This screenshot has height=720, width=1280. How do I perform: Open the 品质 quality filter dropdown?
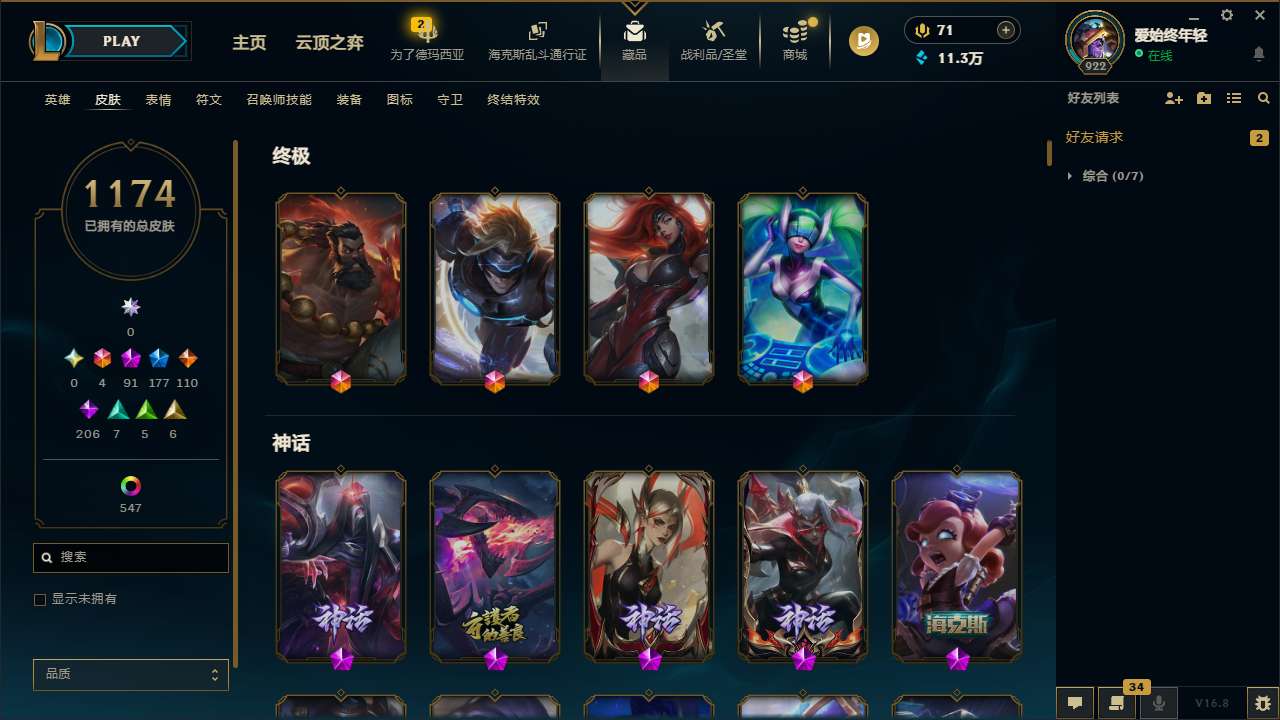click(x=130, y=674)
